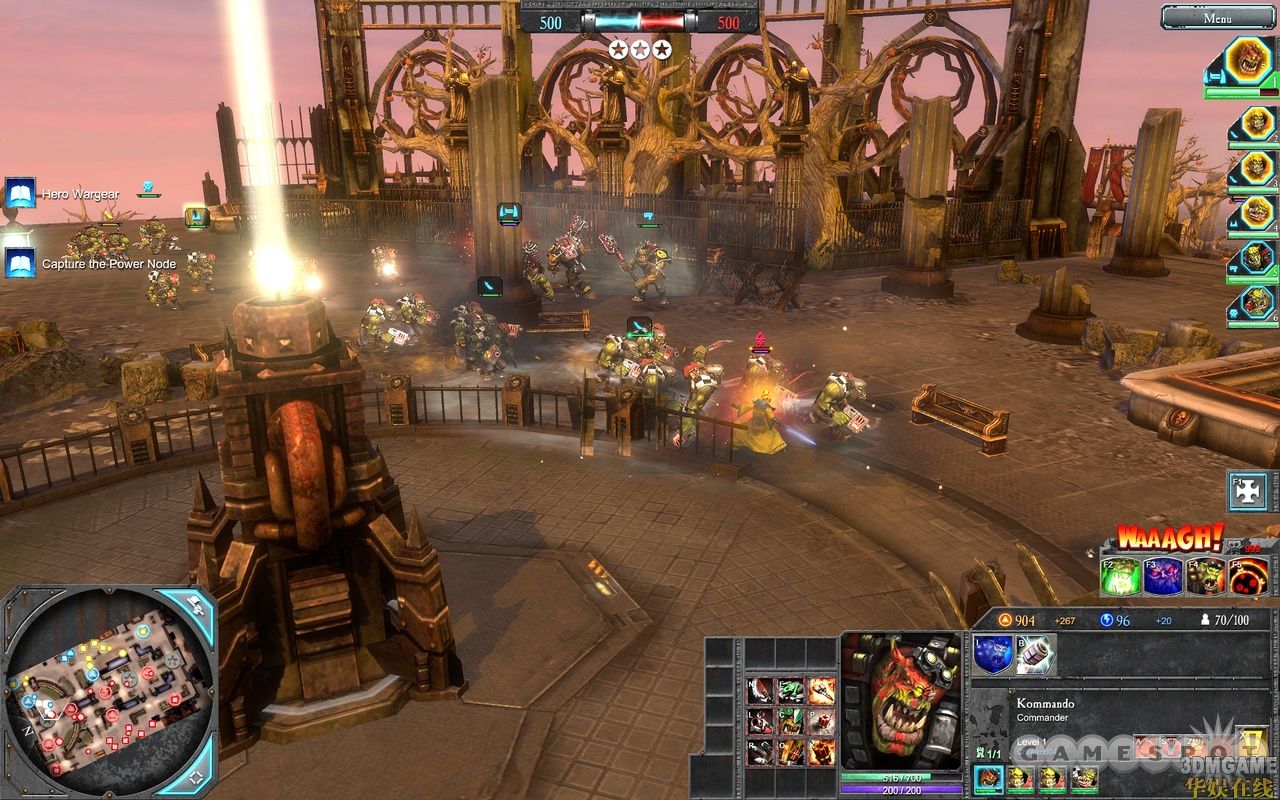Purchase the flaming weapon upgrade icon
Image resolution: width=1280 pixels, height=800 pixels.
[x=822, y=690]
